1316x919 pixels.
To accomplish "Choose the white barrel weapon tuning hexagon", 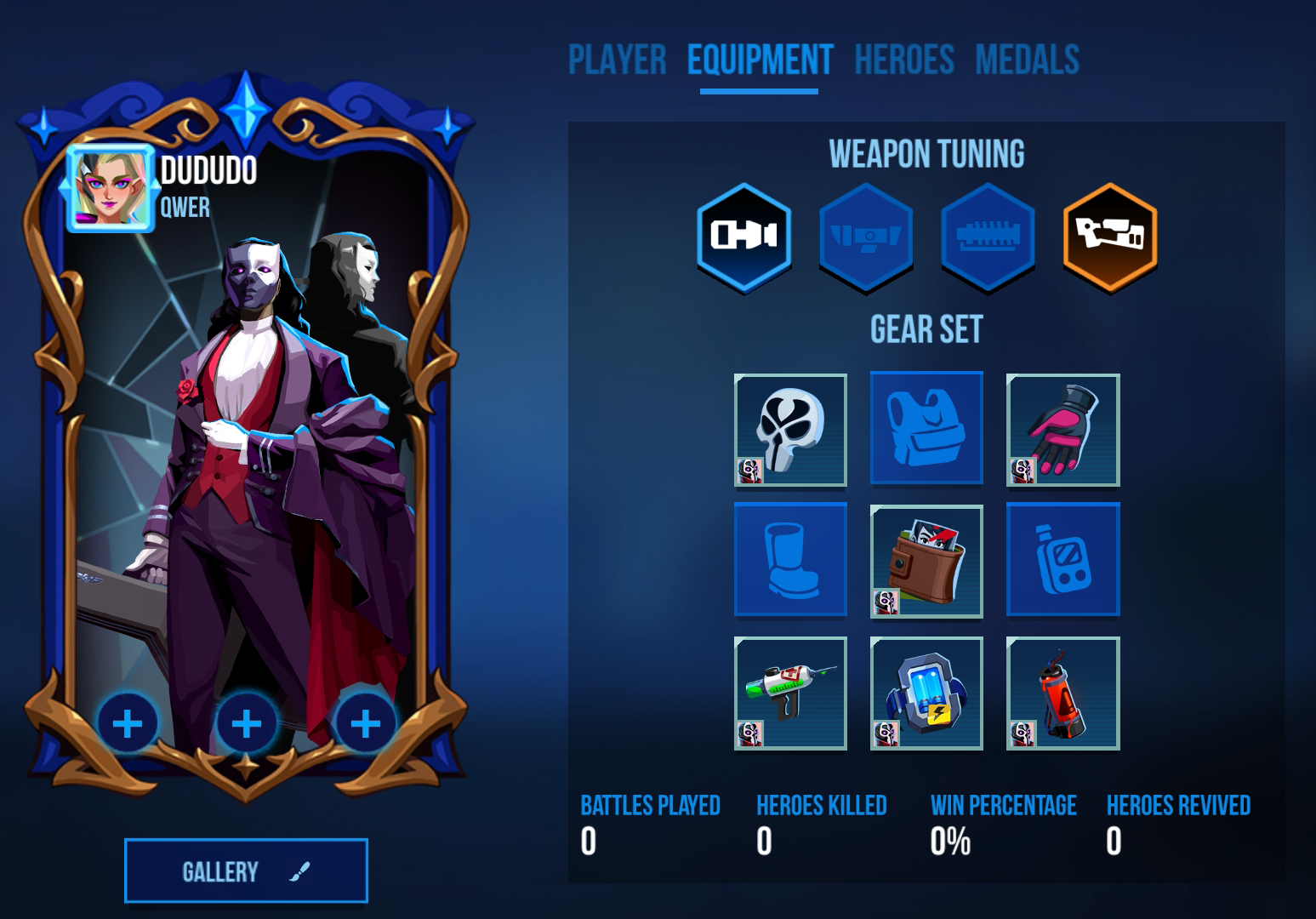I will pyautogui.click(x=743, y=237).
